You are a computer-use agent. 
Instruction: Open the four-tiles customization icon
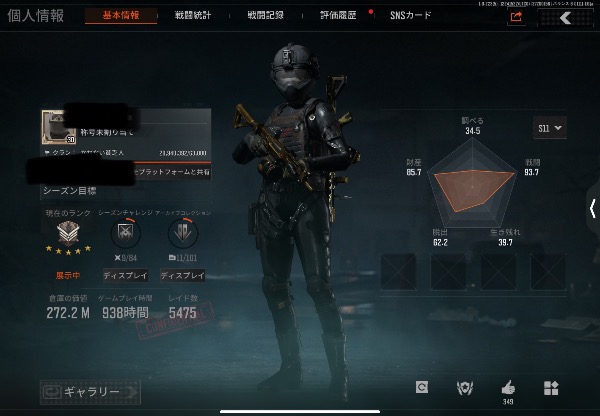click(x=551, y=388)
